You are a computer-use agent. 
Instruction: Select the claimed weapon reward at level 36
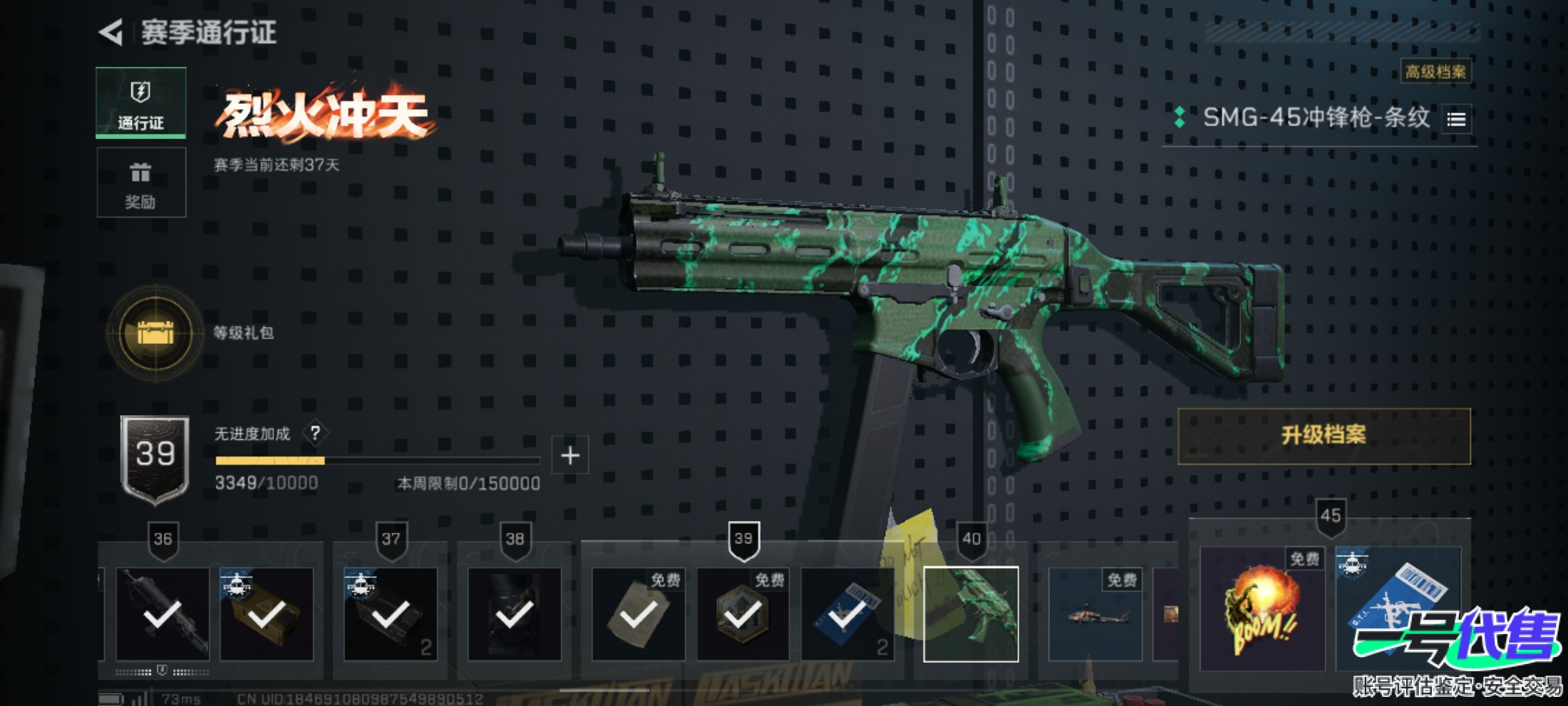(163, 614)
